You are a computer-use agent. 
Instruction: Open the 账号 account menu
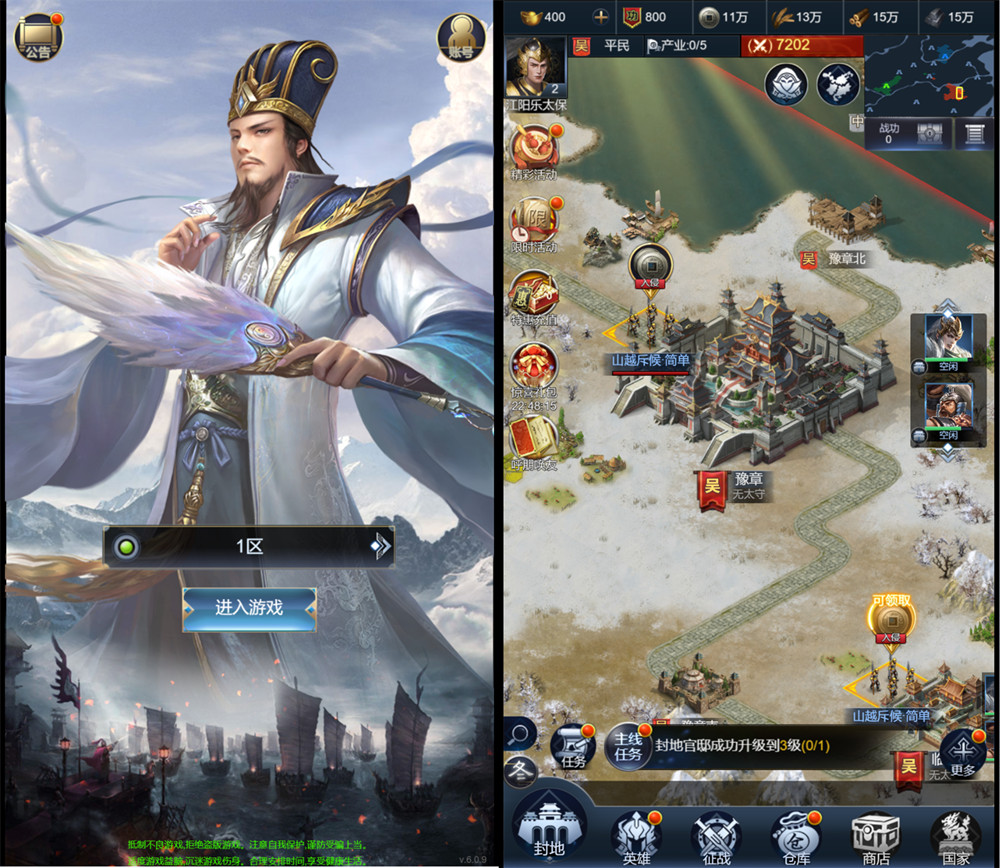460,38
